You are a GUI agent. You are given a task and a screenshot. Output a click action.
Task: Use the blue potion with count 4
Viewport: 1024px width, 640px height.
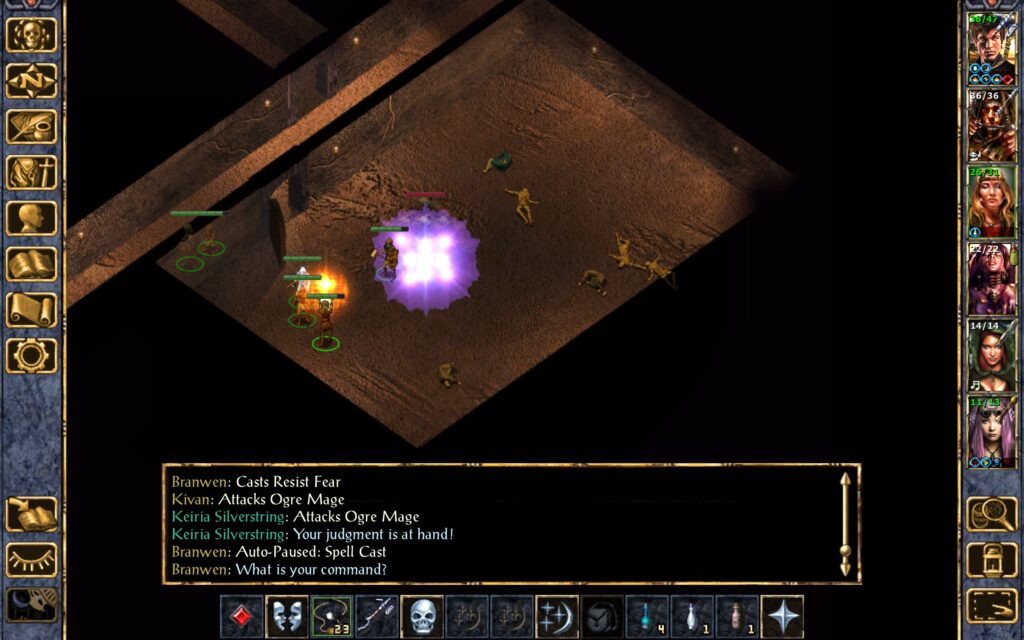tap(647, 616)
